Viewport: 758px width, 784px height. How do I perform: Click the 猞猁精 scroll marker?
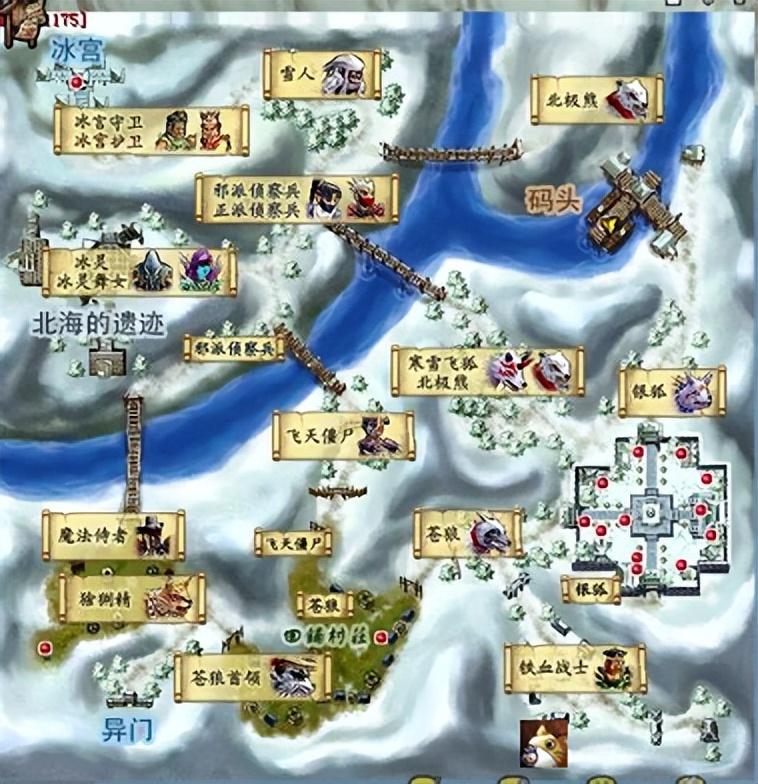pyautogui.click(x=132, y=598)
